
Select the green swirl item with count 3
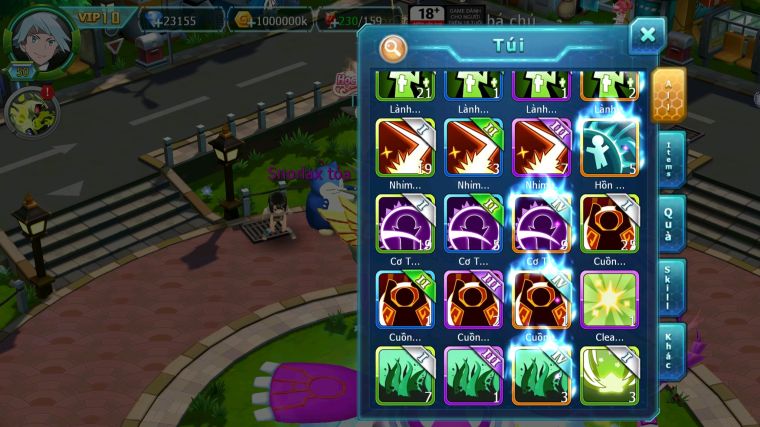point(609,375)
